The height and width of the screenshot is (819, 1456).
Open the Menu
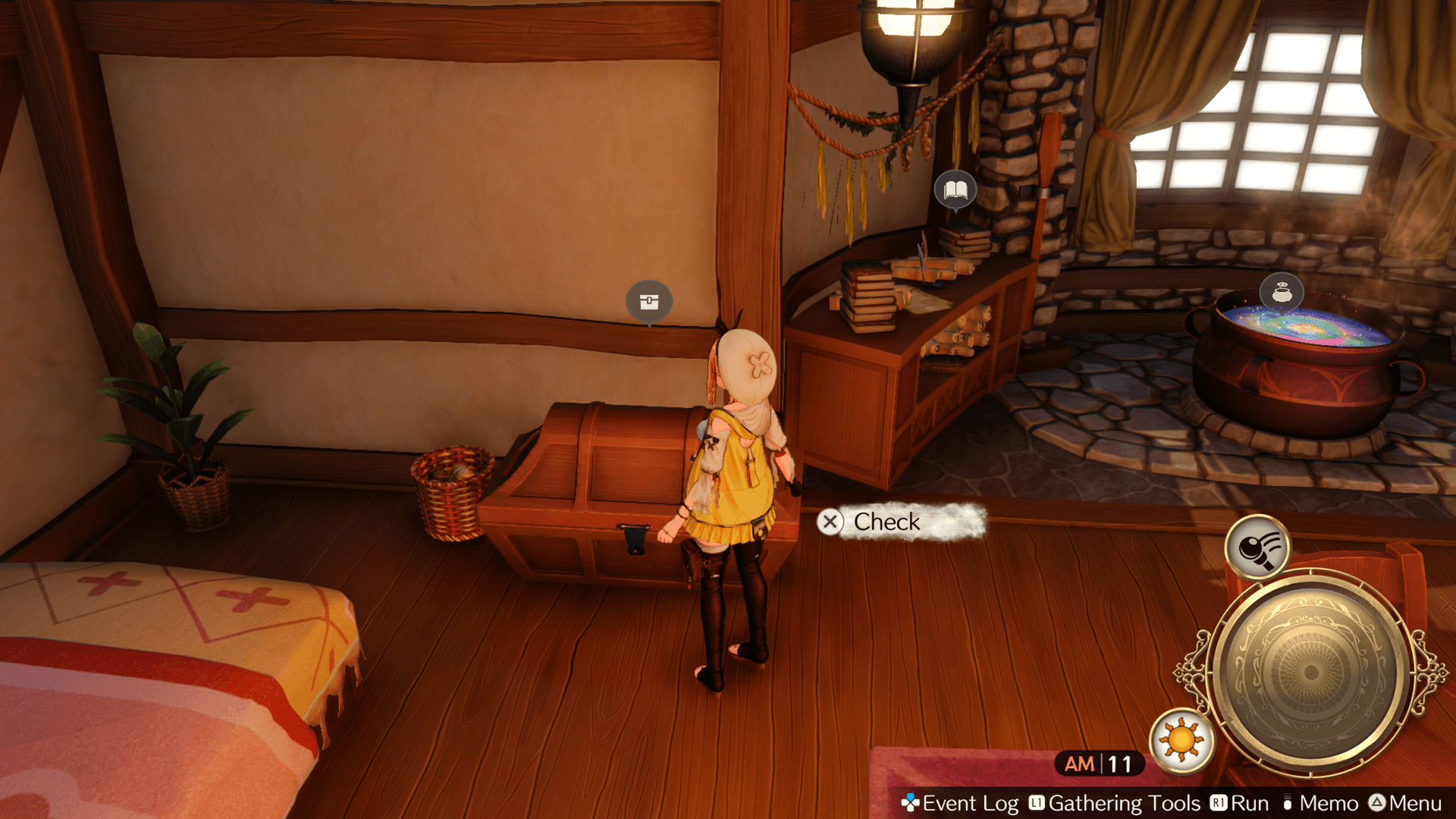click(1406, 803)
